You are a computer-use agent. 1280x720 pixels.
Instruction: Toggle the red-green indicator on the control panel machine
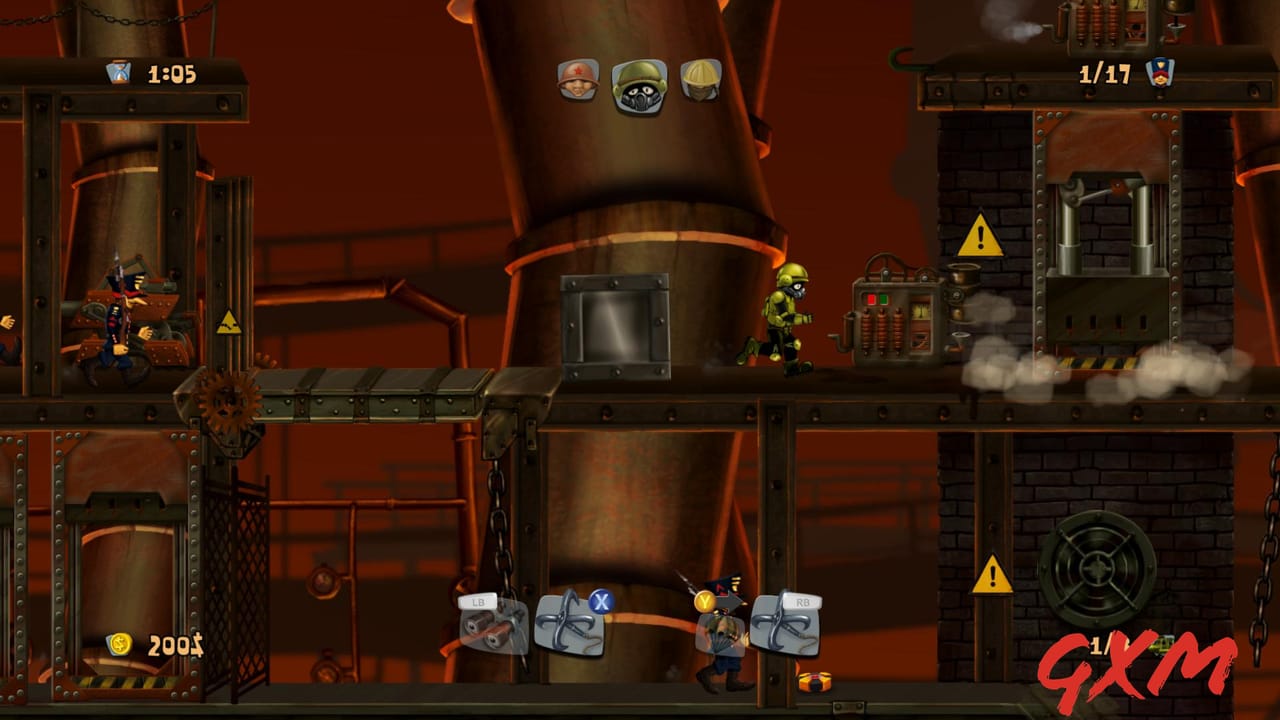click(878, 298)
